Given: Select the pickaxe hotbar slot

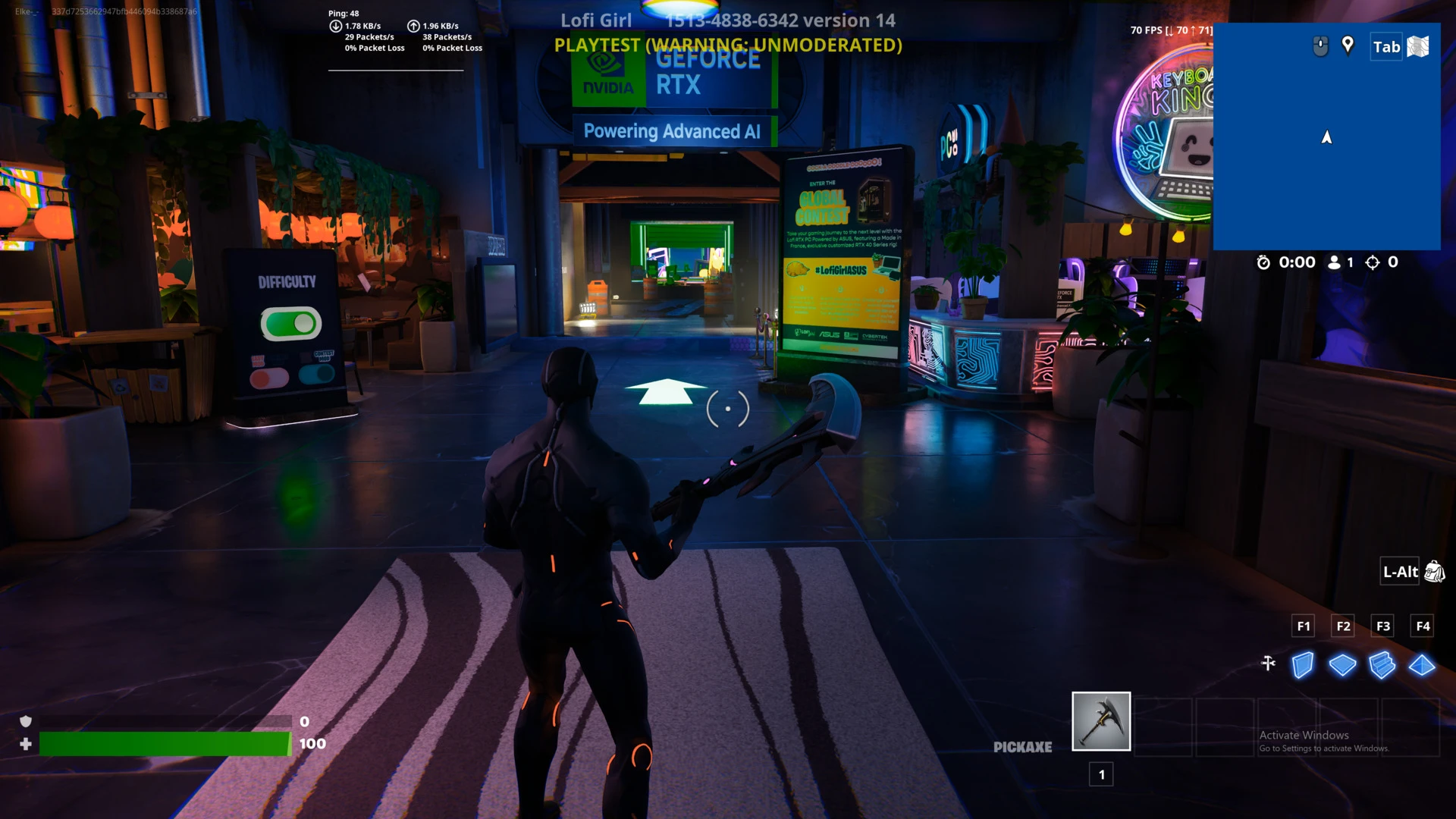Looking at the screenshot, I should 1101,721.
